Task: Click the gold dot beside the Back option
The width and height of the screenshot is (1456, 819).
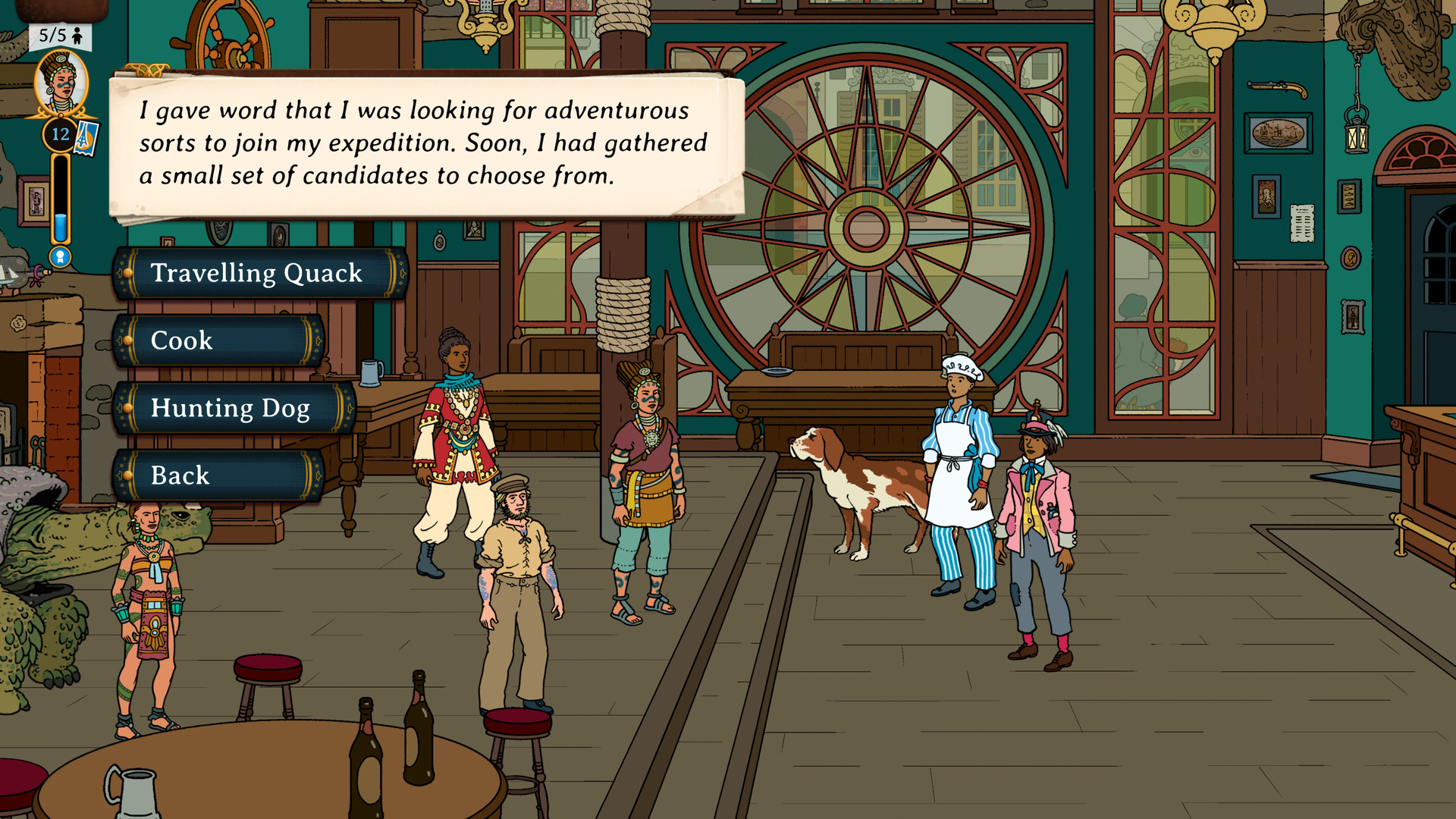Action: (127, 475)
